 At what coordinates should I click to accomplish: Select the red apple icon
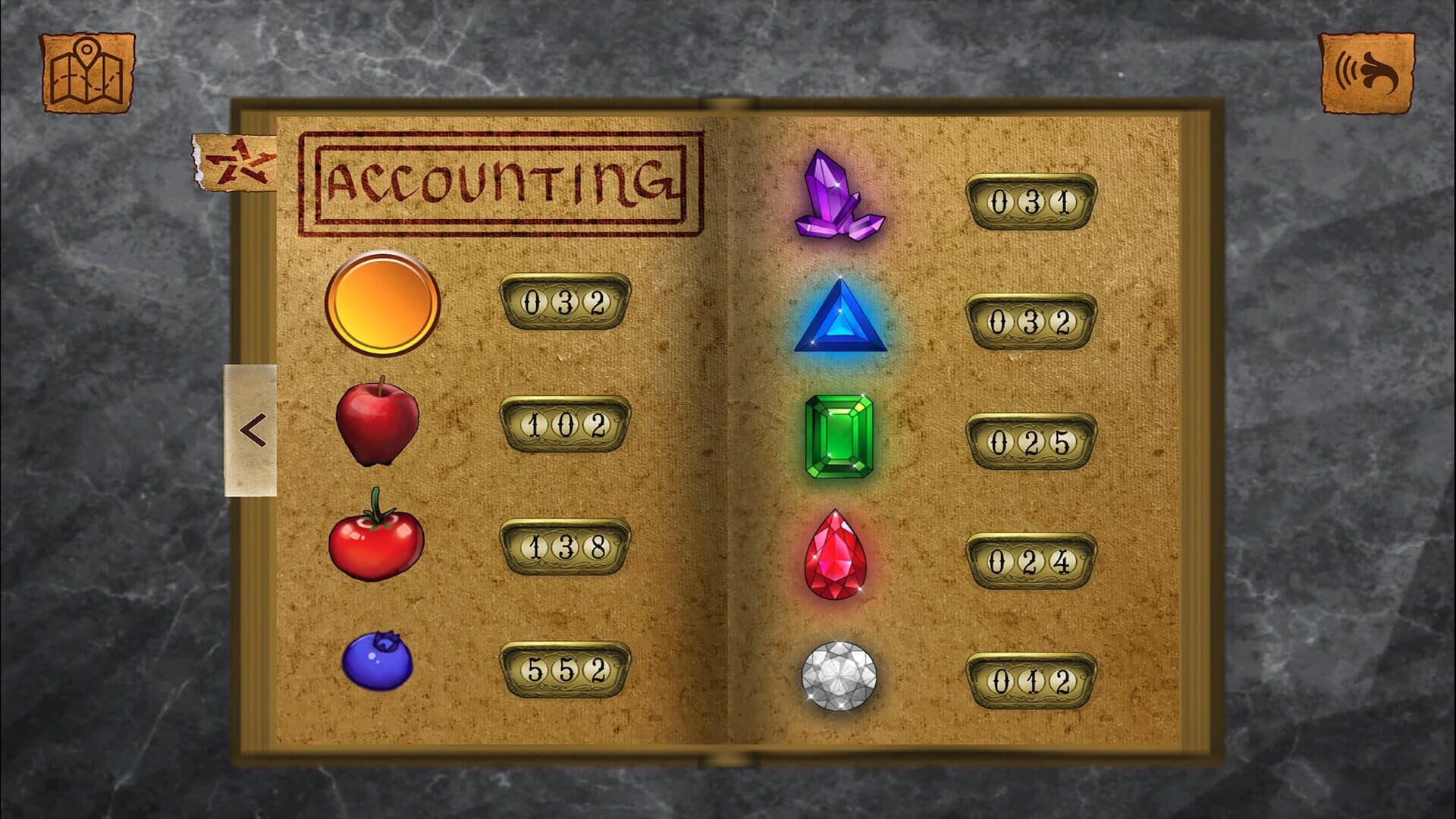click(x=379, y=425)
